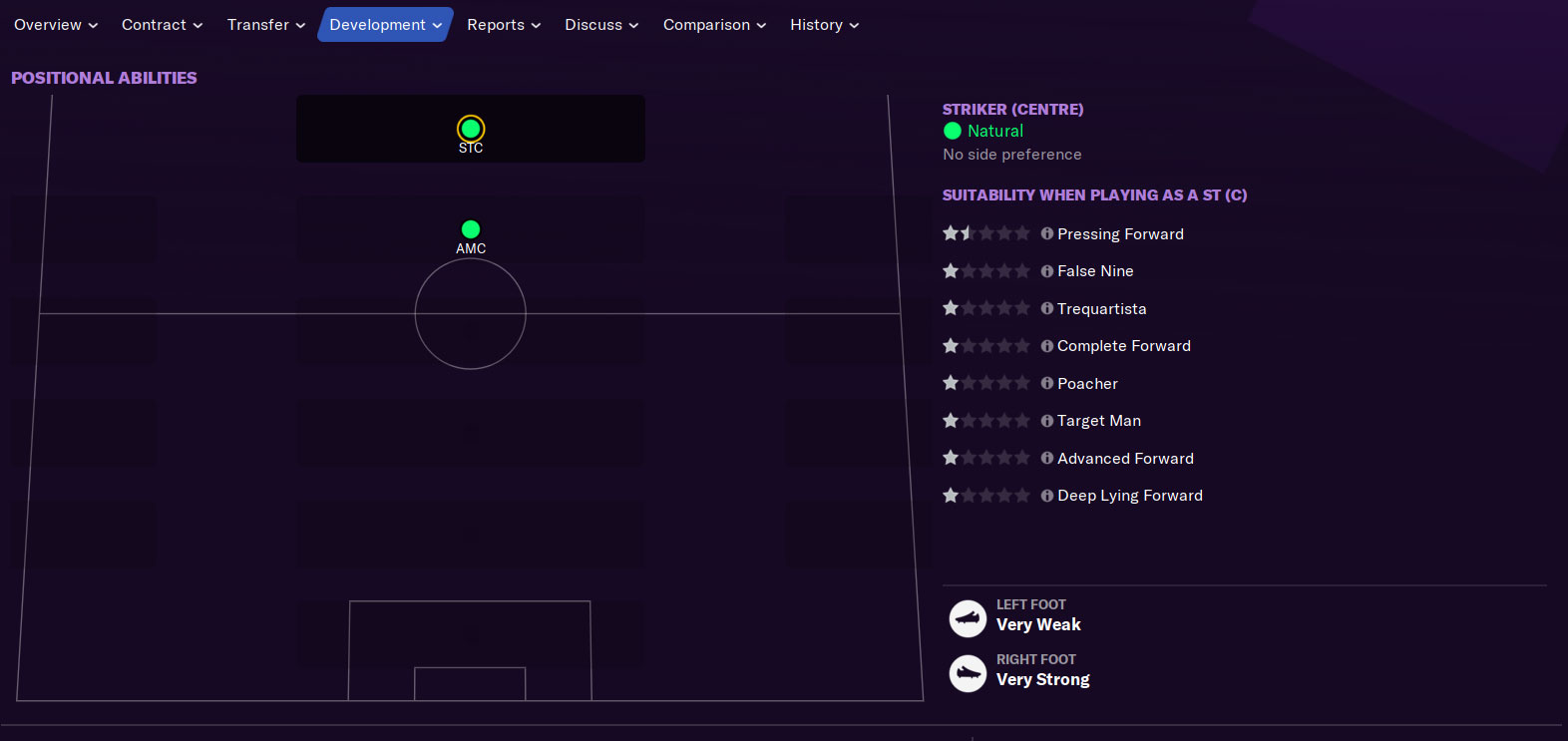Click the Target Man role label
1568x741 pixels.
(1100, 420)
